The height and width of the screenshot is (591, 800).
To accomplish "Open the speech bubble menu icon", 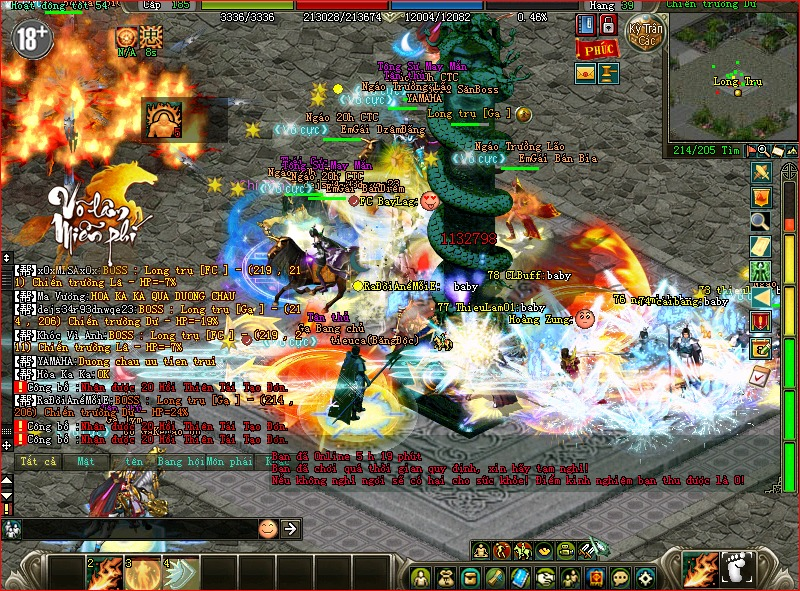I will pyautogui.click(x=621, y=577).
